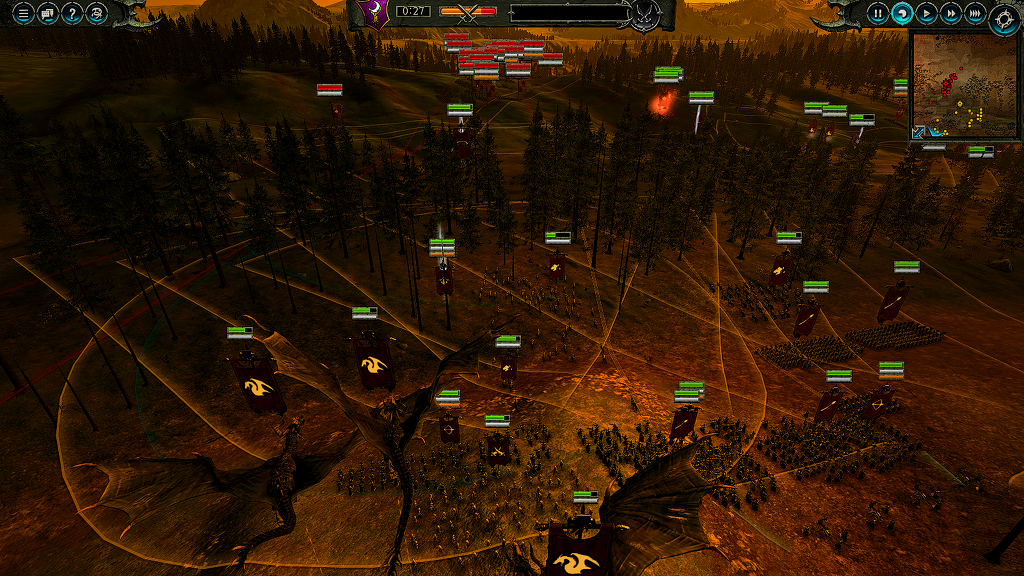
Task: Click the spiked ring button above minimap
Action: click(x=1004, y=18)
